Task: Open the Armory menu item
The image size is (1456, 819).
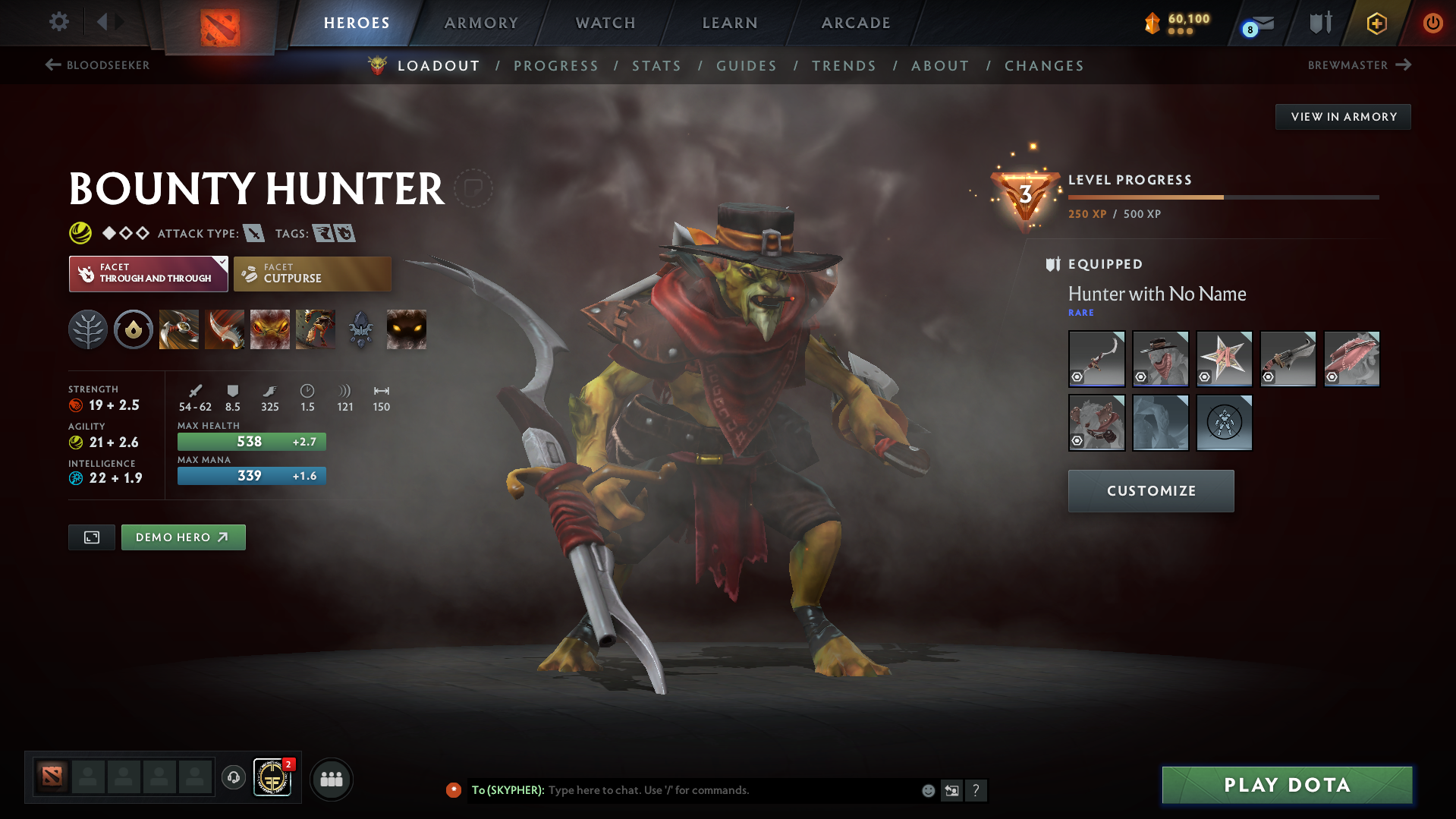Action: click(482, 23)
